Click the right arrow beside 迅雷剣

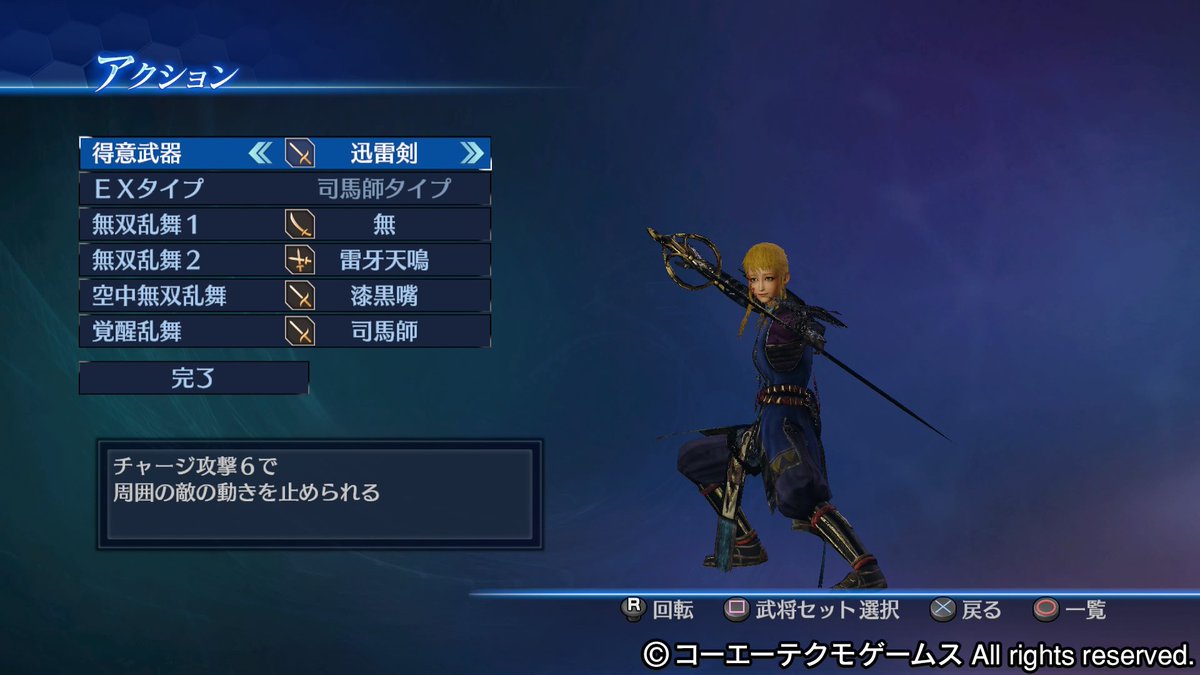(x=472, y=153)
